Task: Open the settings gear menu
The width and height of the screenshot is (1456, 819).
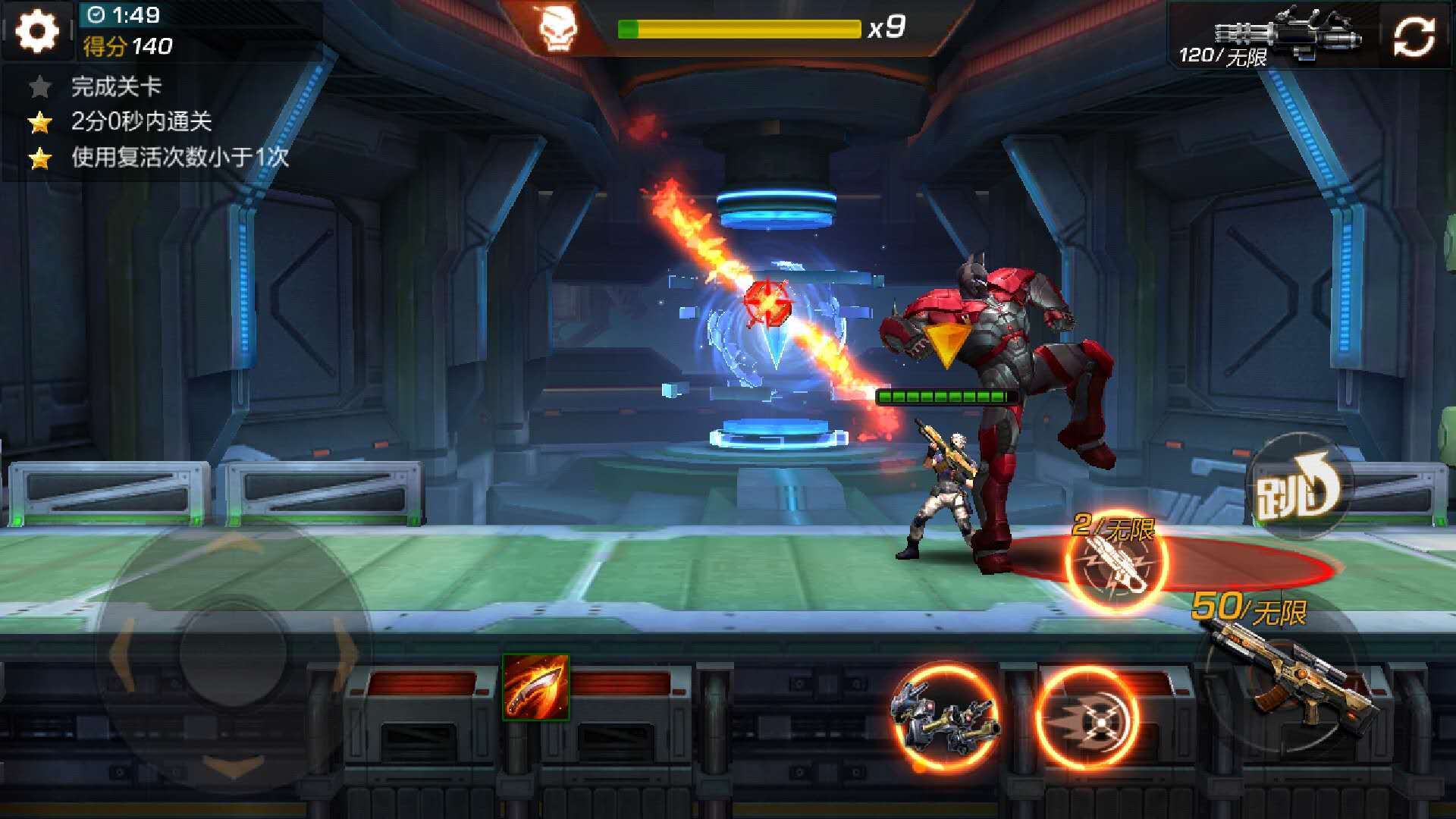Action: tap(37, 32)
